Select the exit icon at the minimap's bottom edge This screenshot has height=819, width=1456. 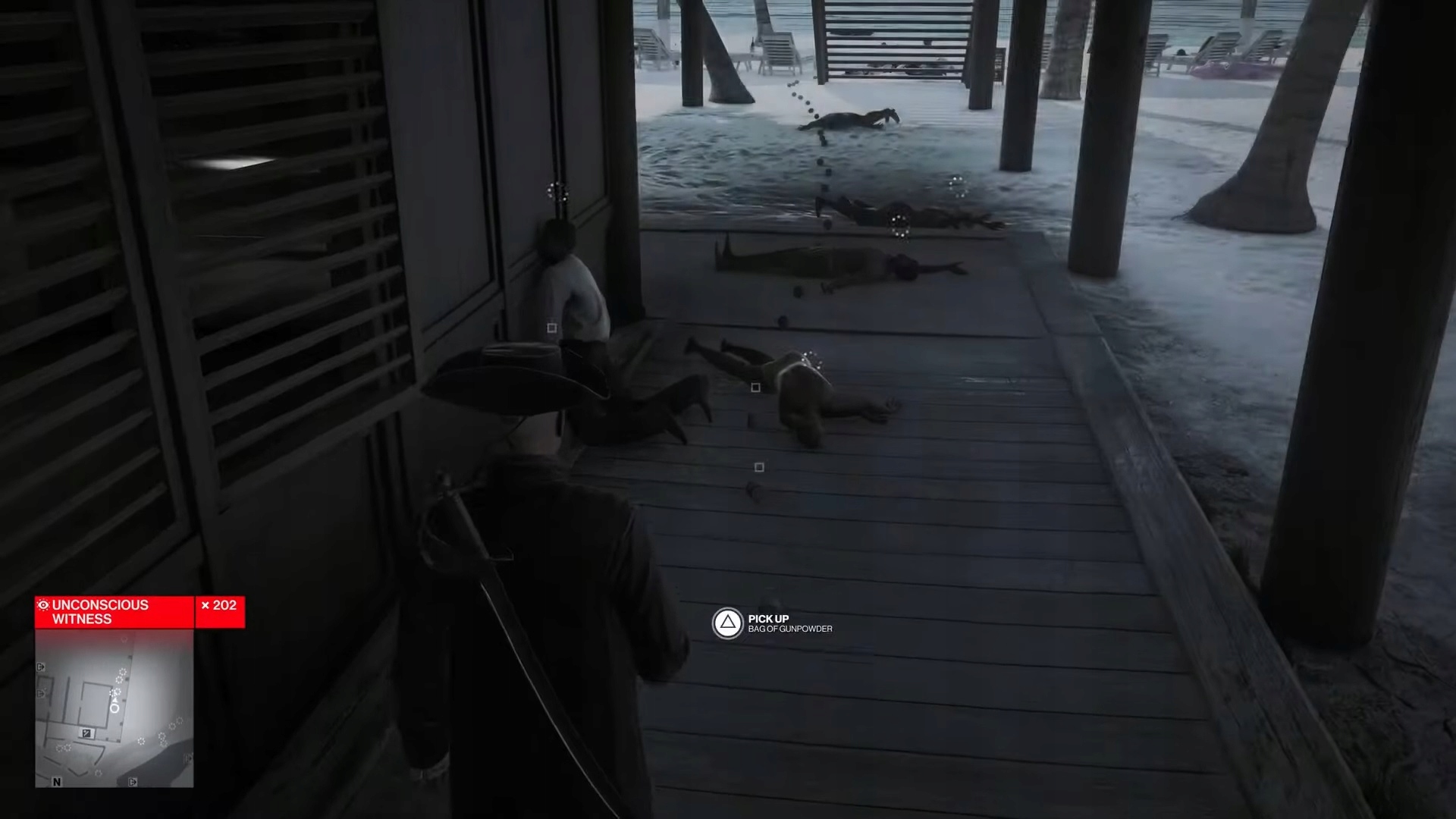[x=133, y=782]
